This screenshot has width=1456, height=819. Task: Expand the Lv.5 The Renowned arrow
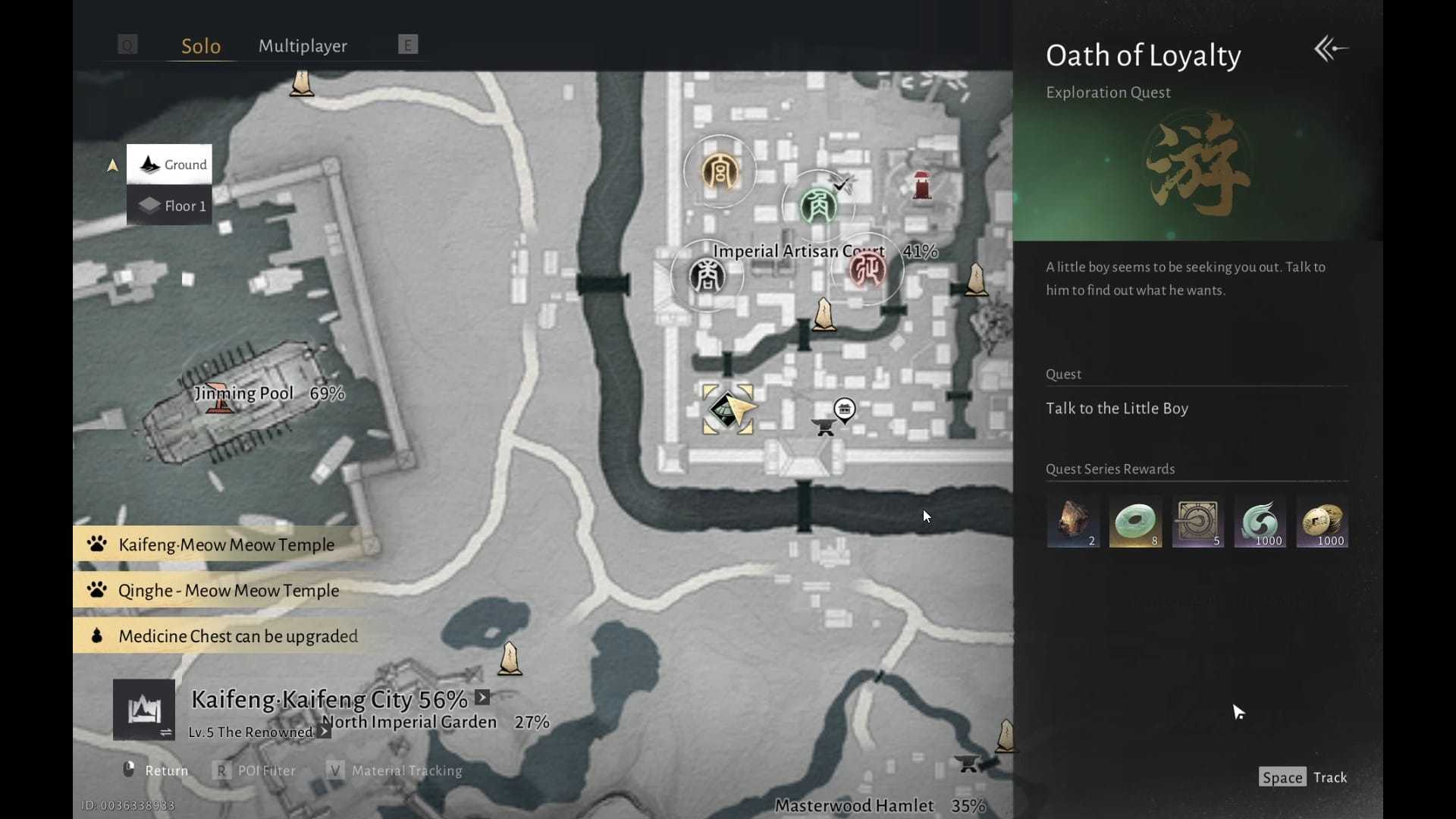(x=324, y=732)
